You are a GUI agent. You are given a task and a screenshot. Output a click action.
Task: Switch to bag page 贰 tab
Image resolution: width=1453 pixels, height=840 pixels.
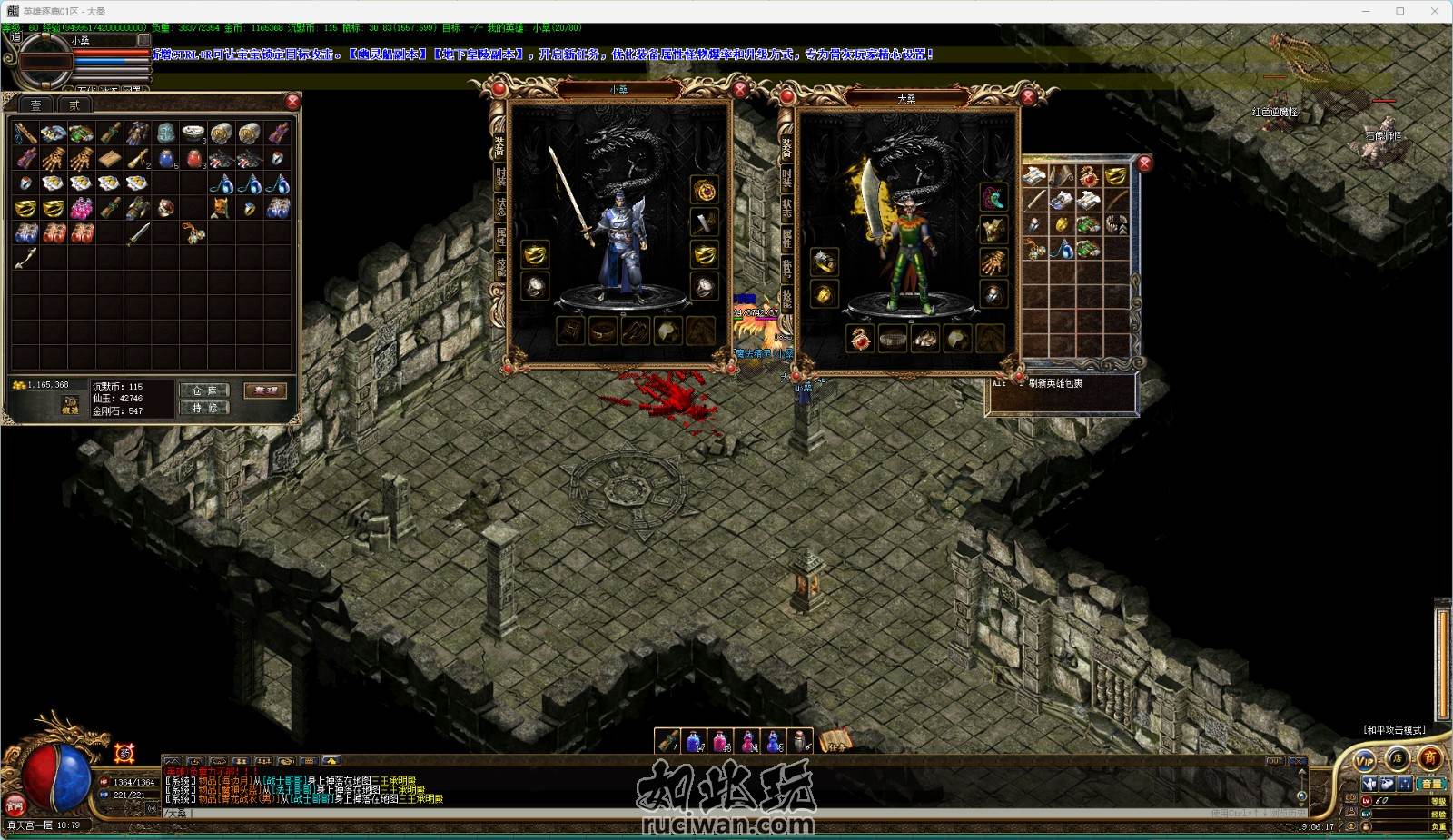[x=74, y=105]
